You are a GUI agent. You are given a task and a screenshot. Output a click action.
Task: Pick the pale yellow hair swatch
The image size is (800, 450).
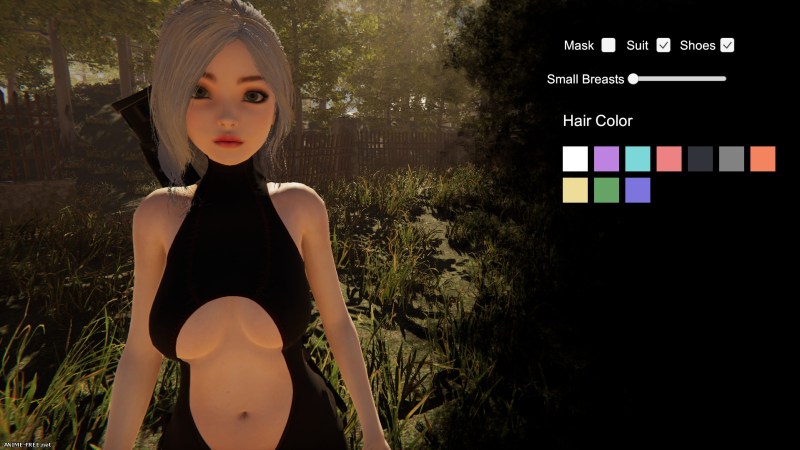[575, 190]
